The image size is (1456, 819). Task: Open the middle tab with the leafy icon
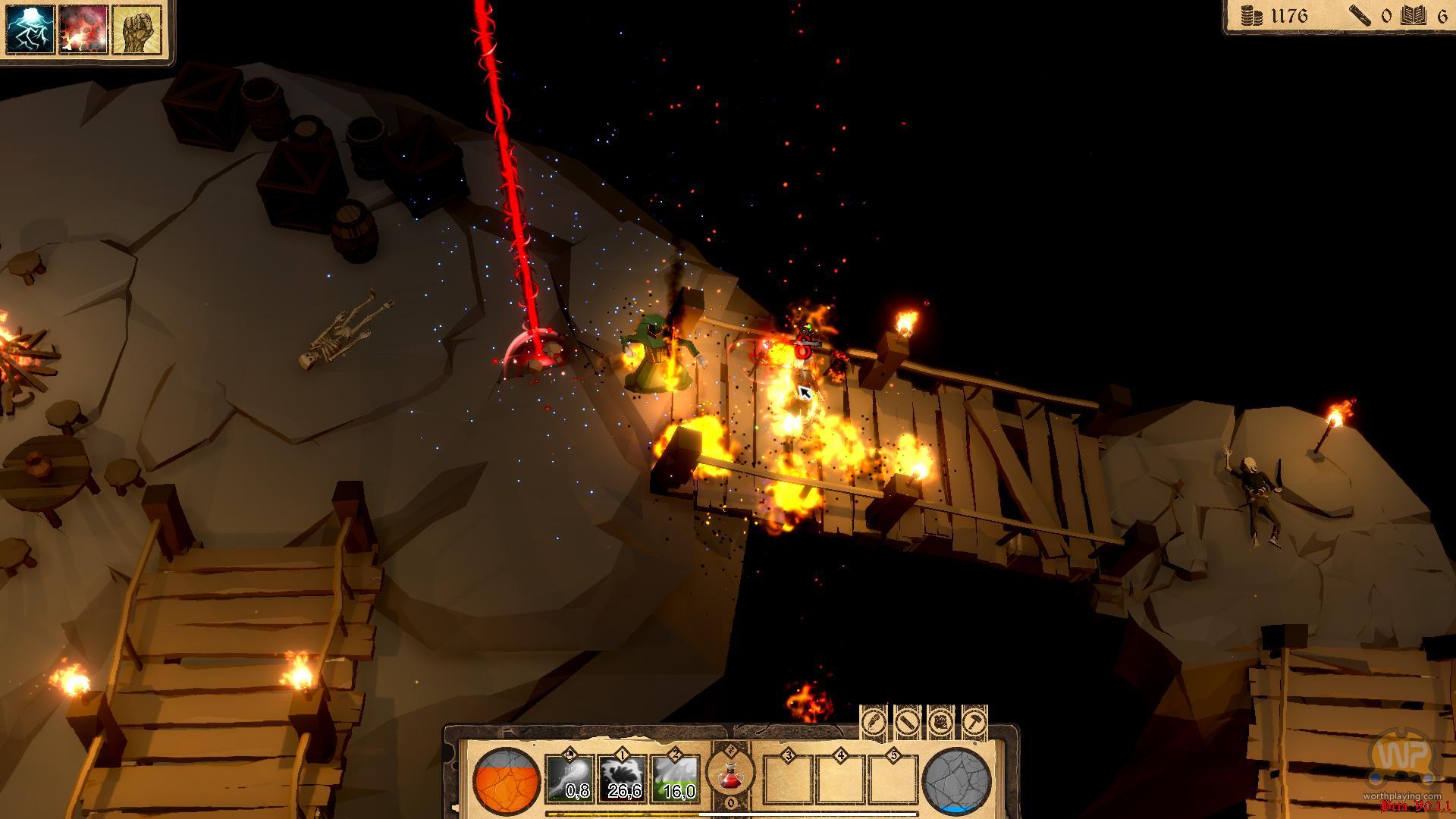[x=940, y=720]
